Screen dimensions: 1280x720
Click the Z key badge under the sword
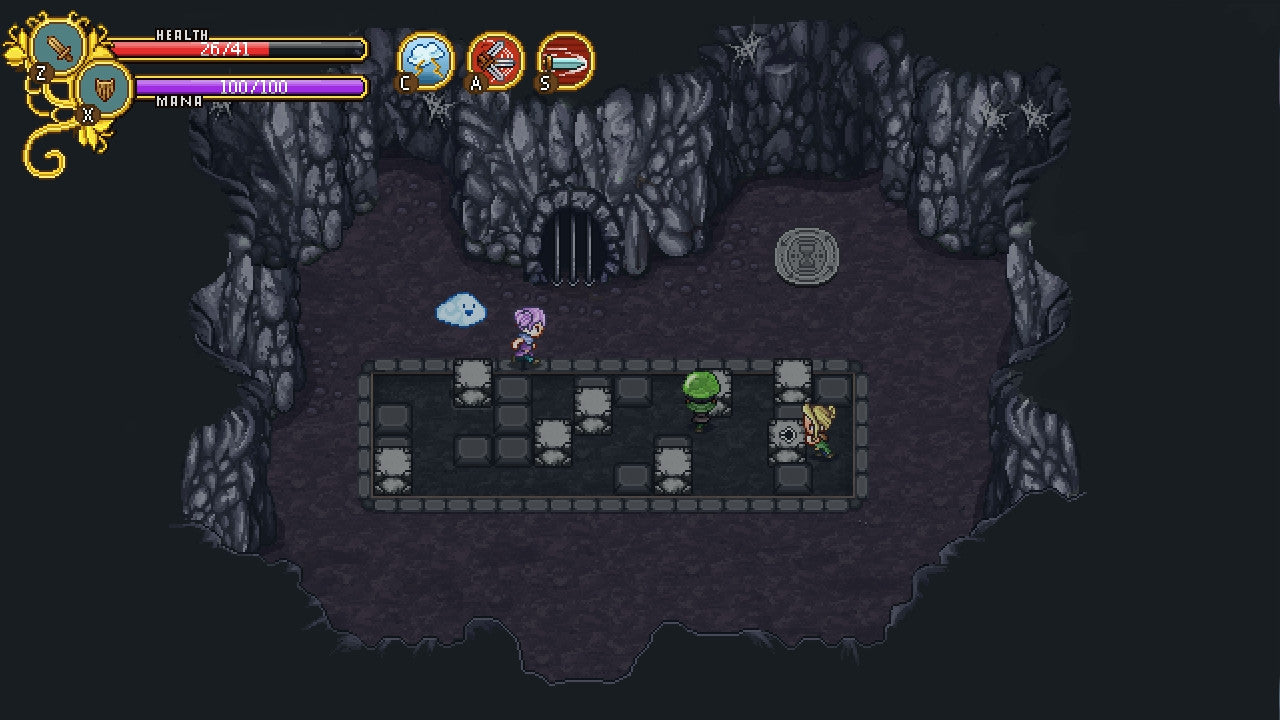(x=41, y=73)
